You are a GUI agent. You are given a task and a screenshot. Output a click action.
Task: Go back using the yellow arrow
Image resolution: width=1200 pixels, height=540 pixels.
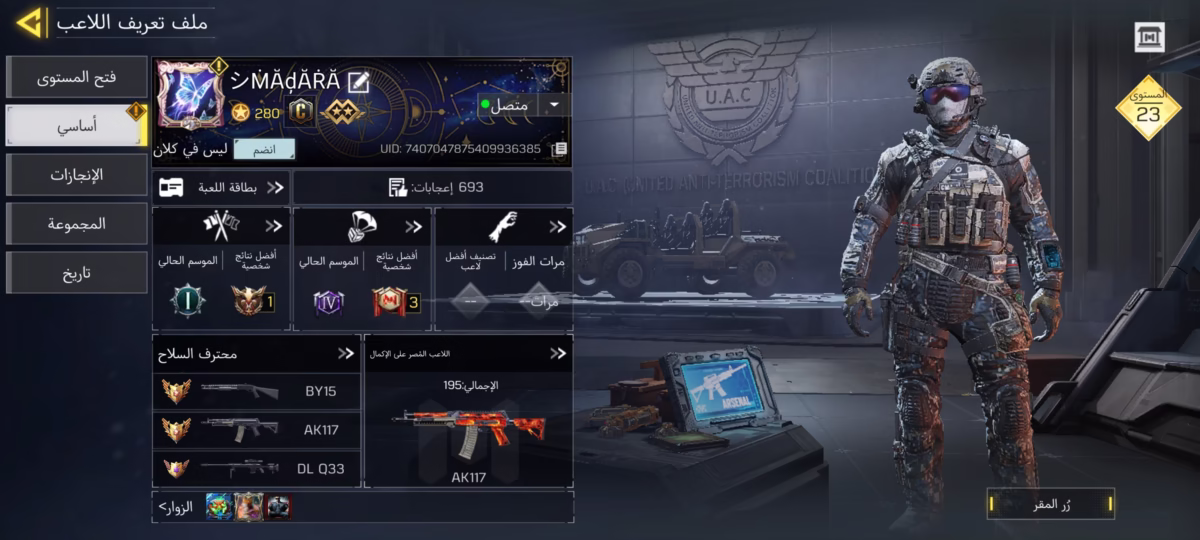pos(28,22)
